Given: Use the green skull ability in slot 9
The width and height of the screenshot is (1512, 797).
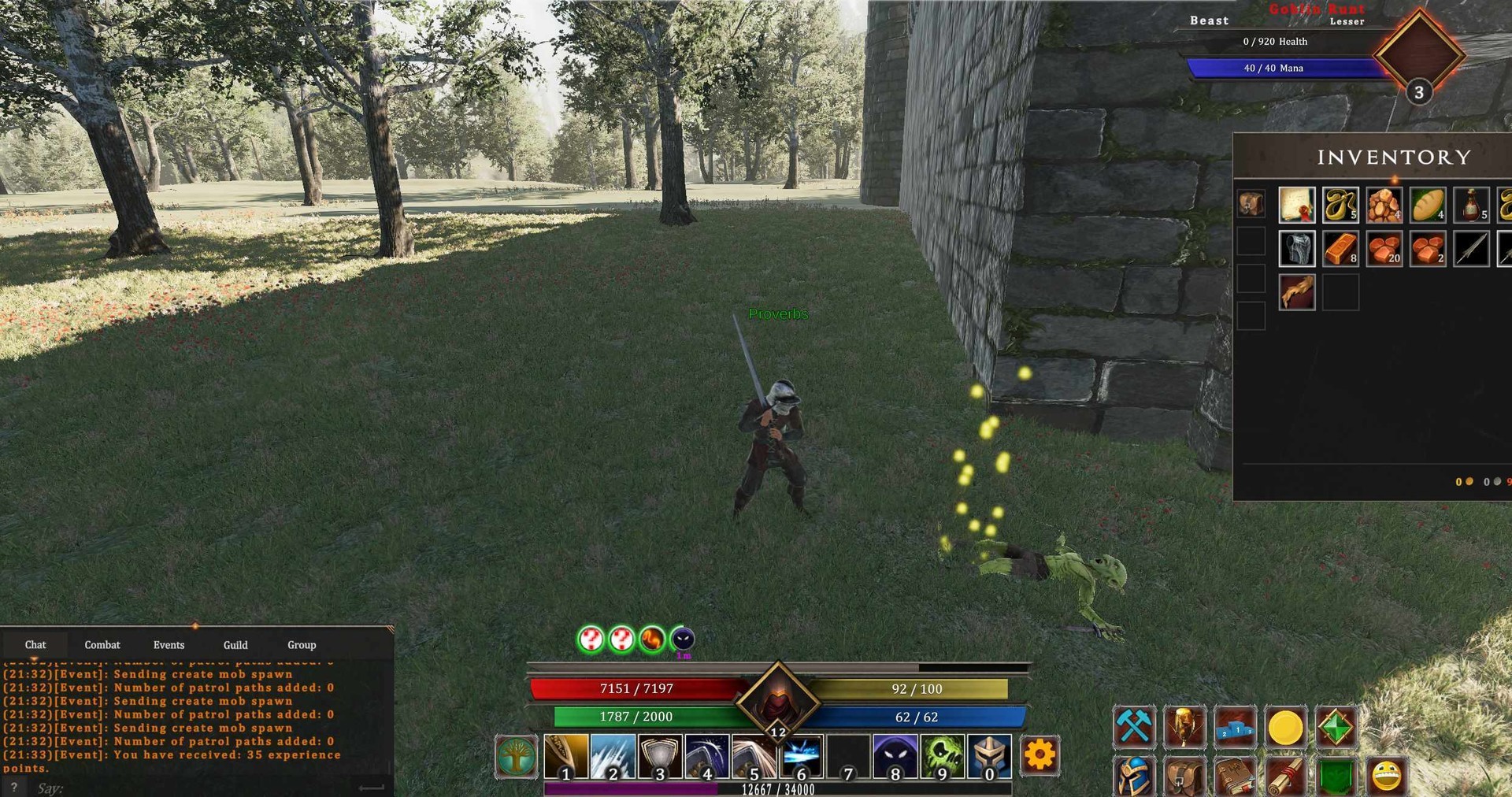Looking at the screenshot, I should (x=943, y=756).
